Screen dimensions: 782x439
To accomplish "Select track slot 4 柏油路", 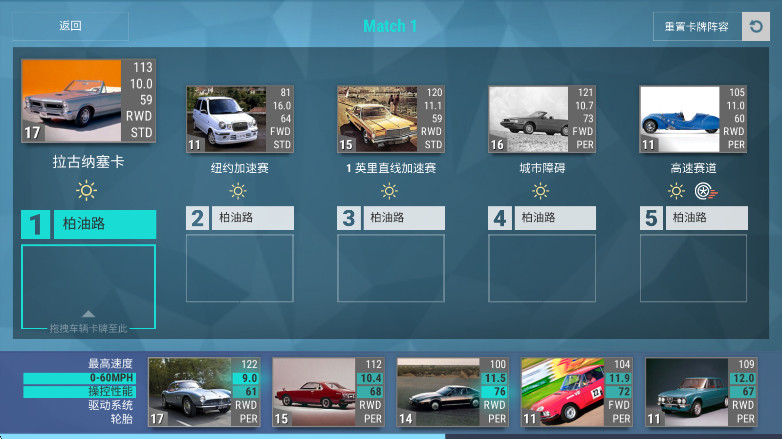I will coord(541,218).
